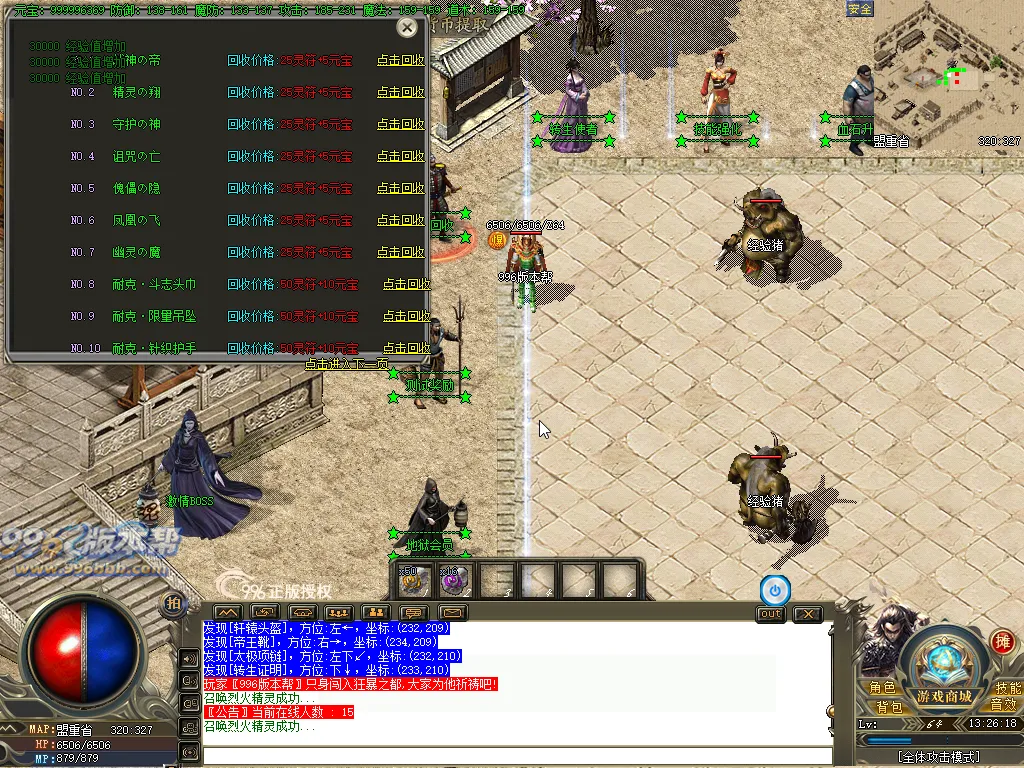The height and width of the screenshot is (768, 1024).
Task: Click 点击回收 for 耐克·斗志头巾
Action: coord(405,284)
